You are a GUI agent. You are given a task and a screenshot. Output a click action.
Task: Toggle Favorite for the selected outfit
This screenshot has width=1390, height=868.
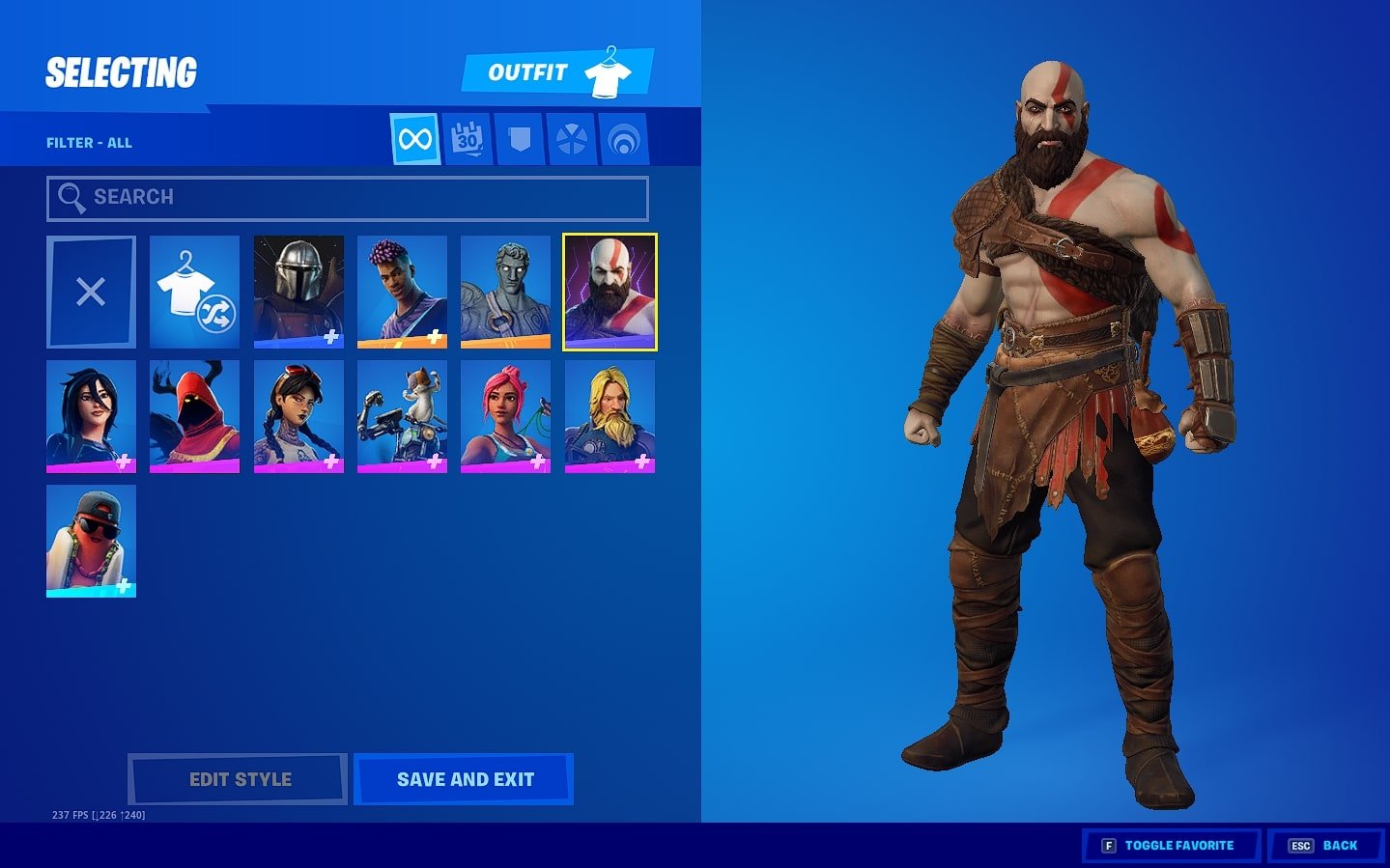click(x=1171, y=844)
